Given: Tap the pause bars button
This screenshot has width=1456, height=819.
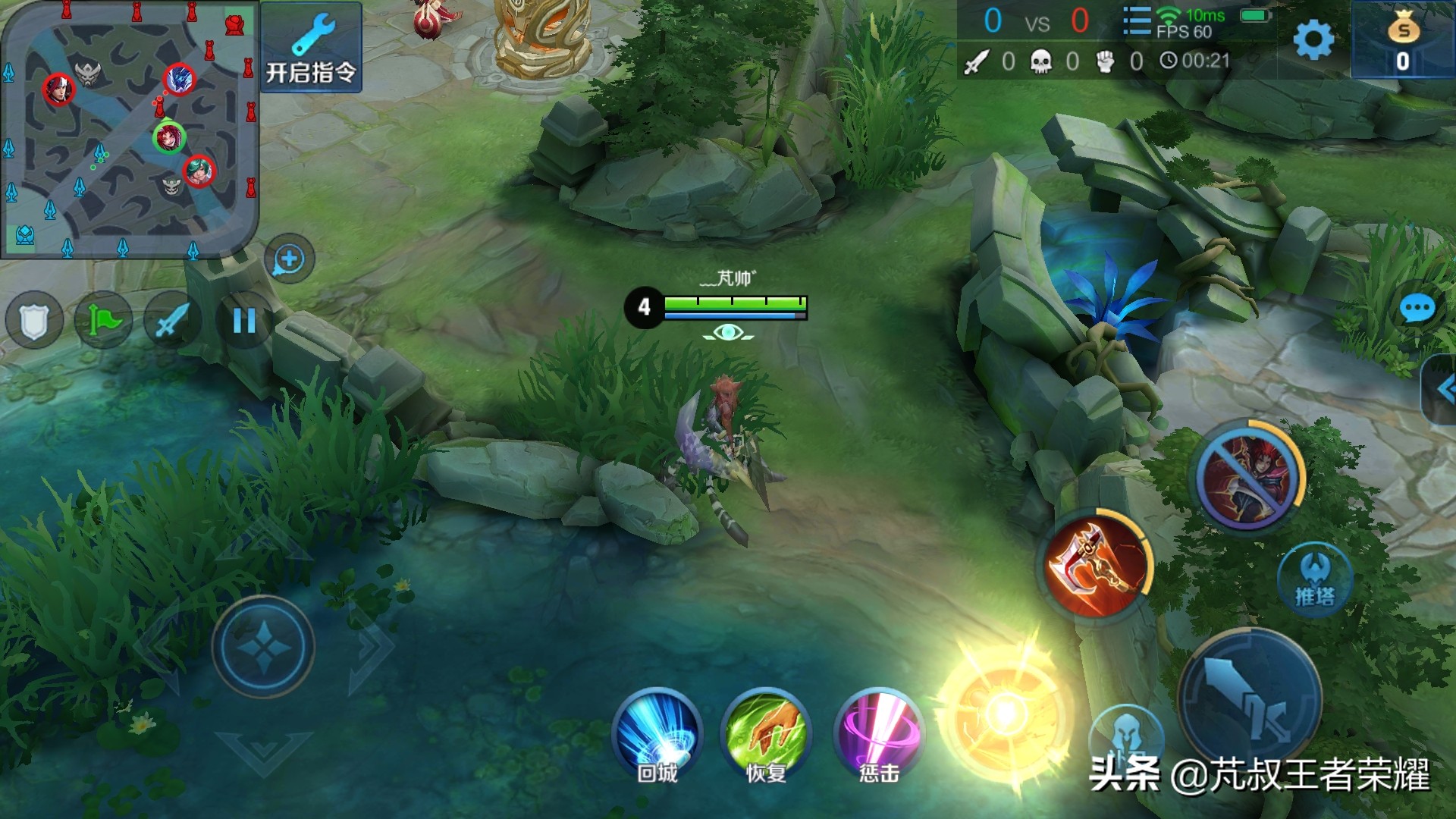Looking at the screenshot, I should pyautogui.click(x=243, y=321).
